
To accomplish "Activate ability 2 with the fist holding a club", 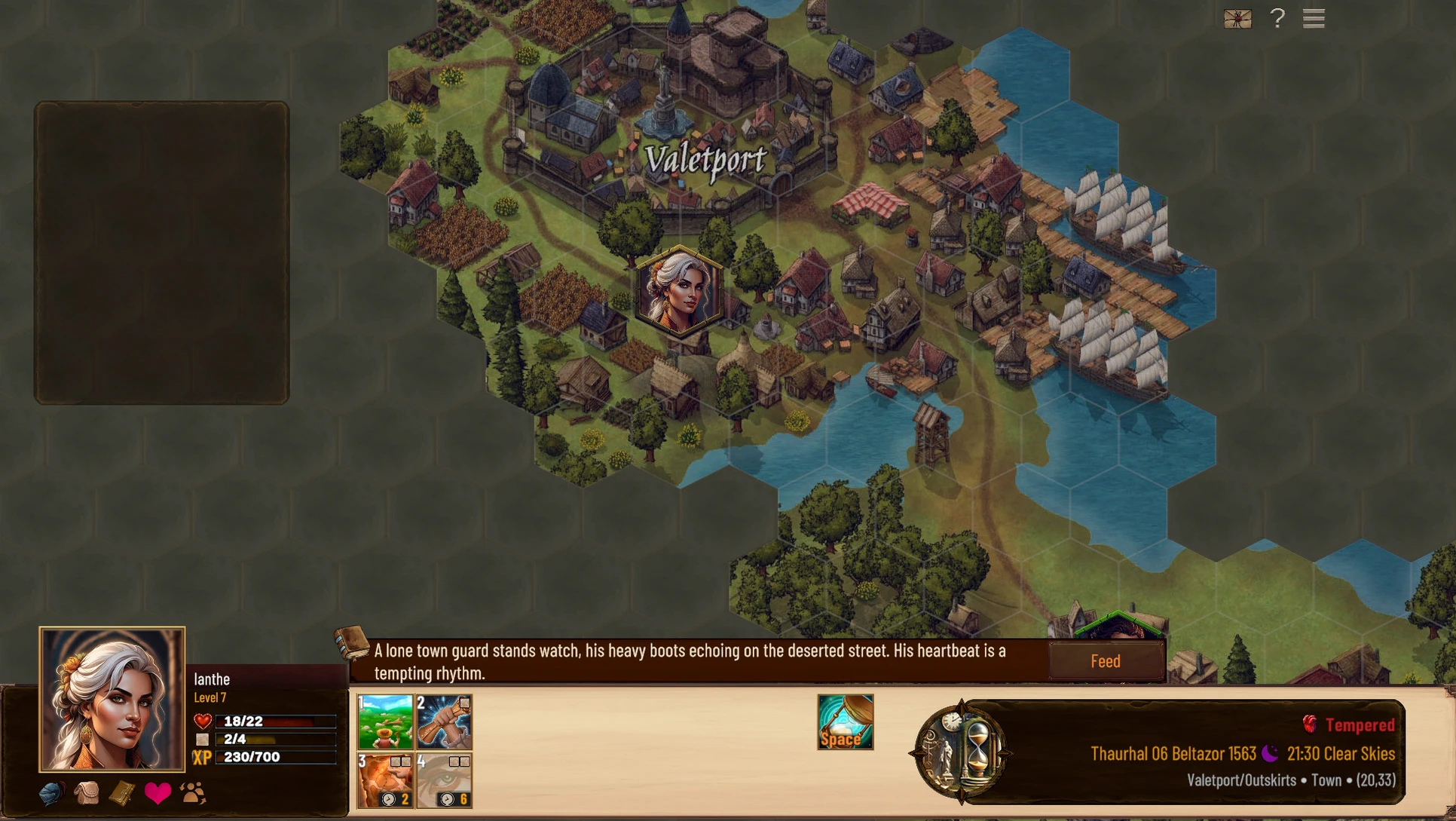I will click(x=444, y=721).
